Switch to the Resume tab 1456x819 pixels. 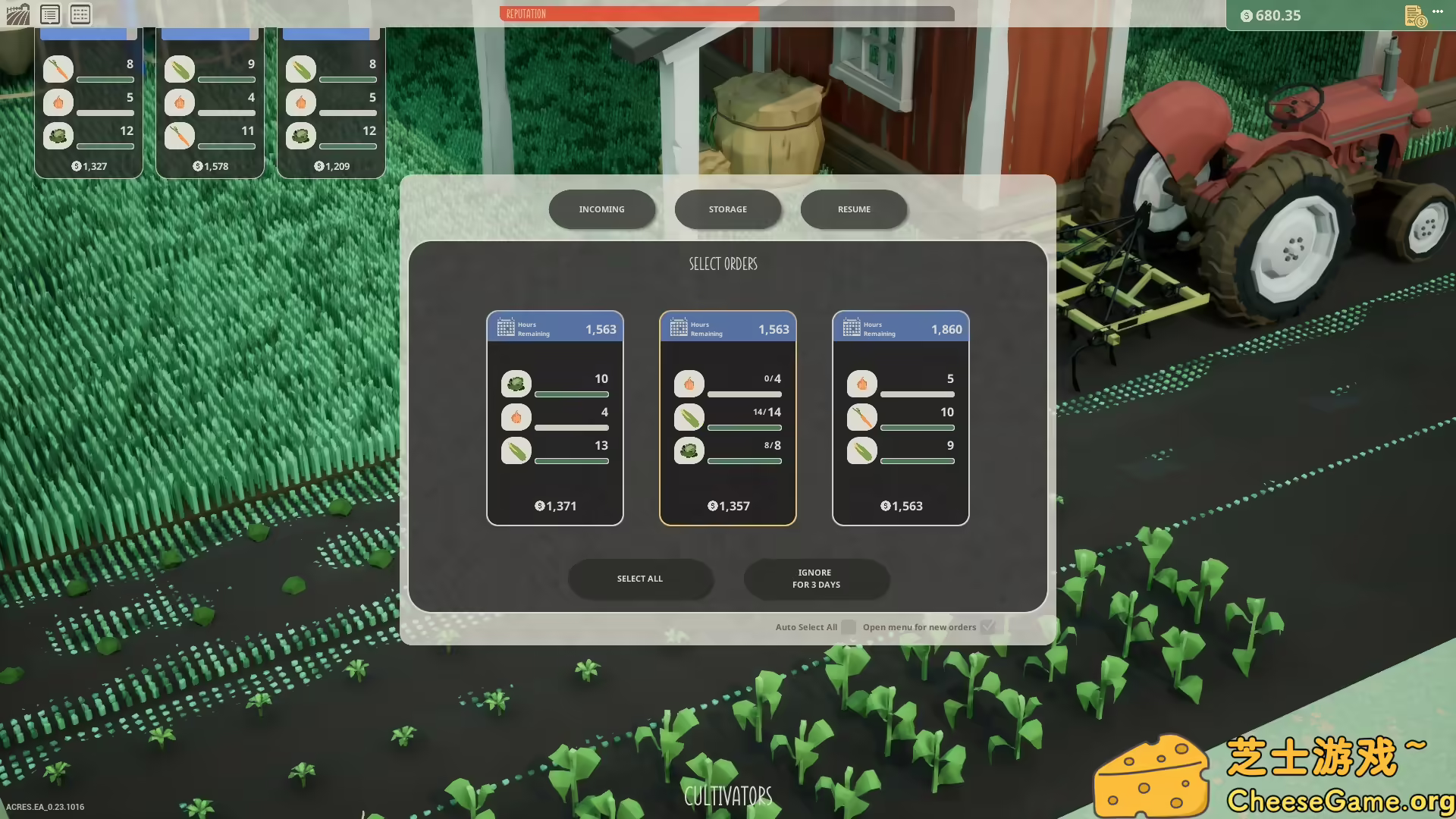pyautogui.click(x=853, y=209)
